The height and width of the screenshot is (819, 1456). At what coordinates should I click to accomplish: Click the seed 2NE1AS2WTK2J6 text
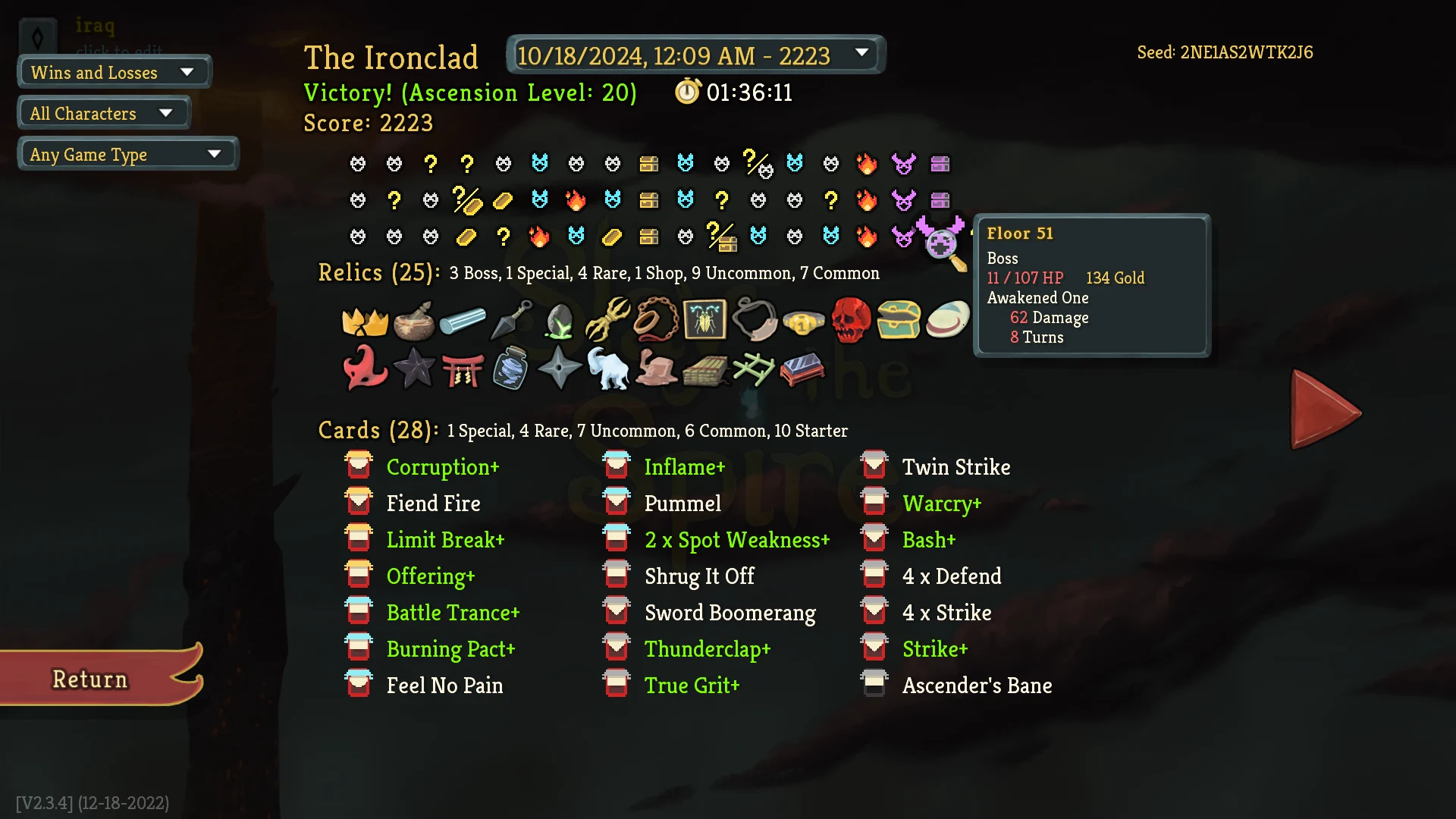(x=1225, y=52)
